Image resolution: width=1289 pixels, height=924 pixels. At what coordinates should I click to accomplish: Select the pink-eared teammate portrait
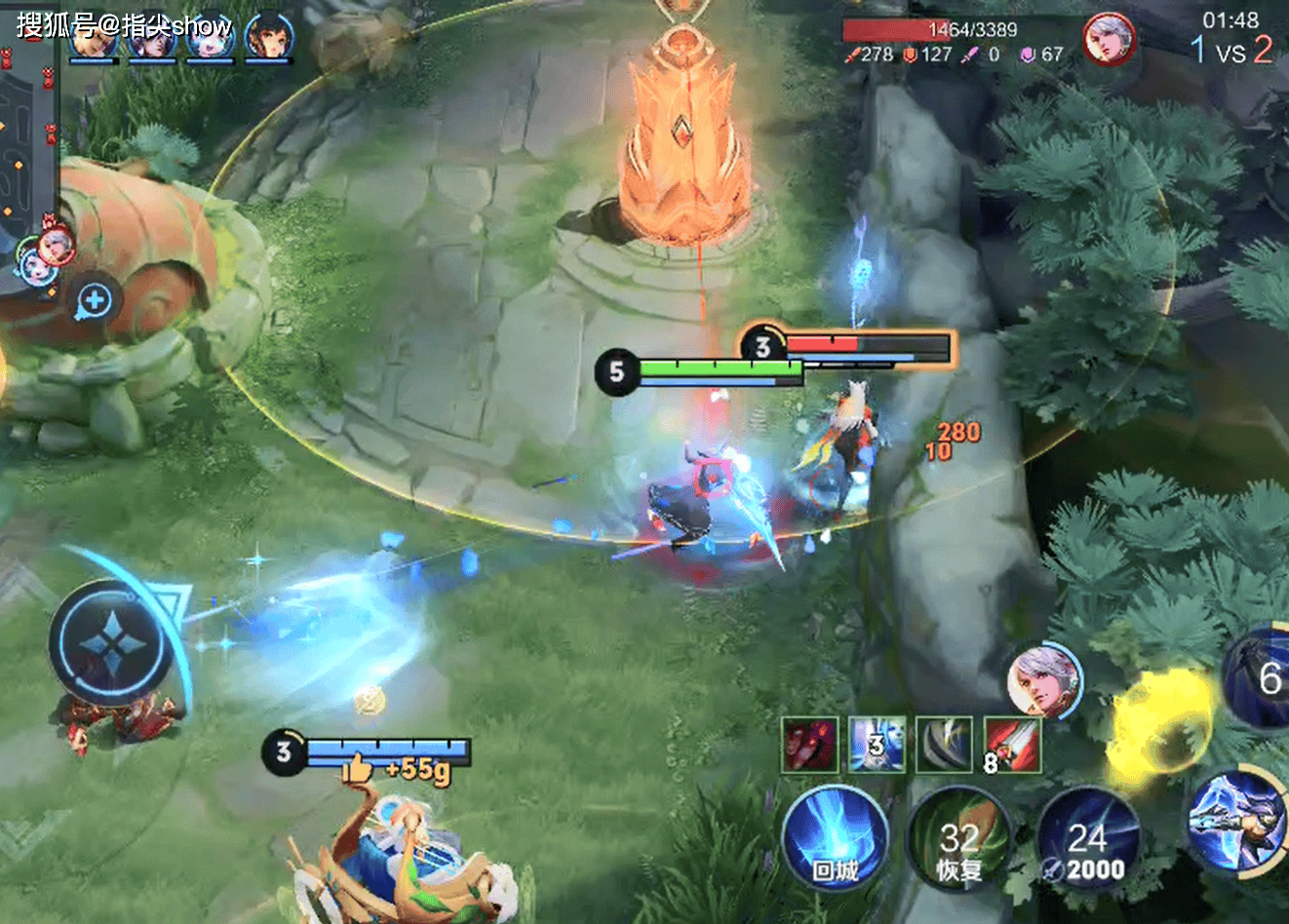tap(208, 37)
